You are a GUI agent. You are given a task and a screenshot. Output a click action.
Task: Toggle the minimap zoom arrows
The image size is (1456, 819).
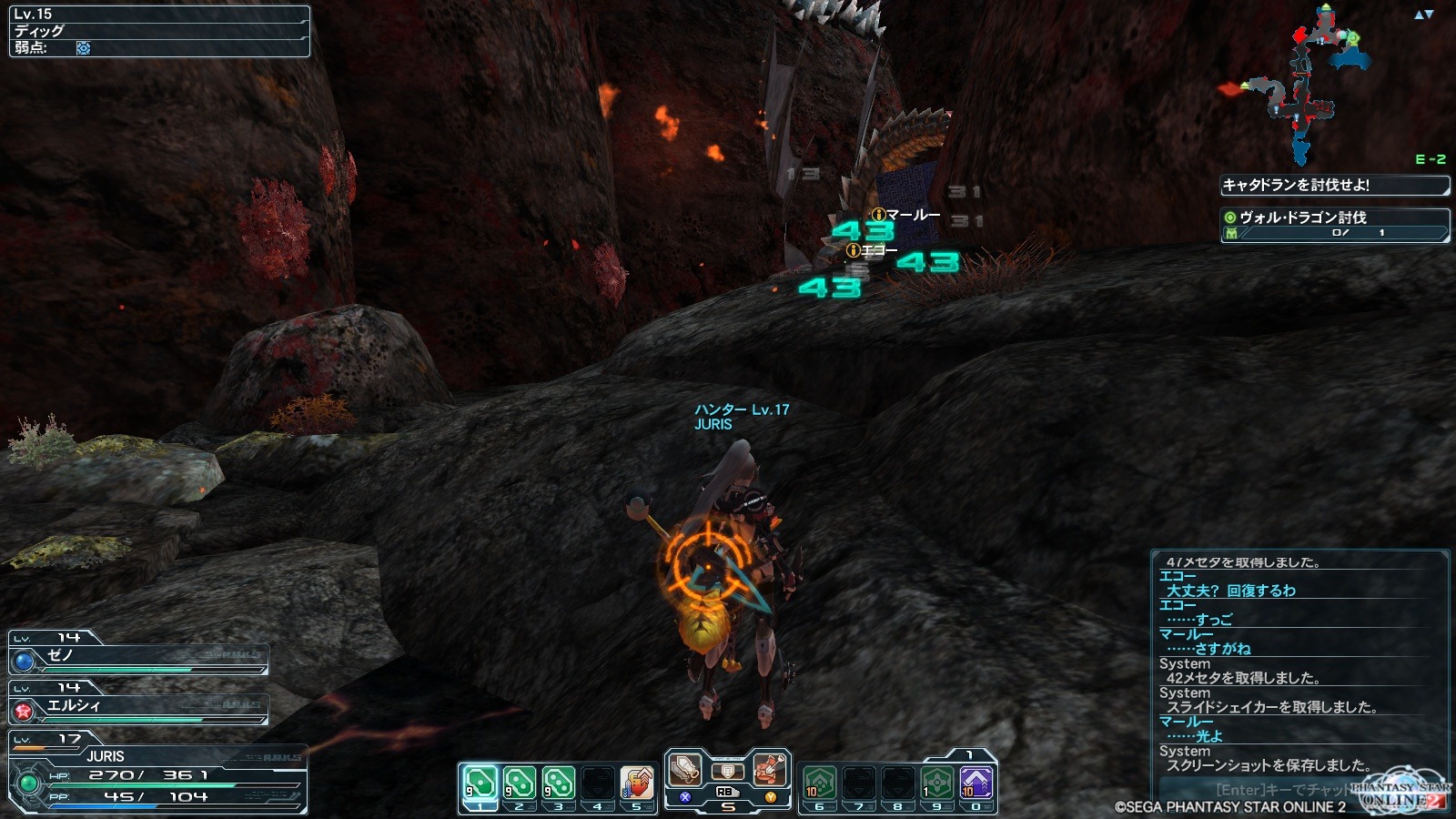click(x=1423, y=15)
